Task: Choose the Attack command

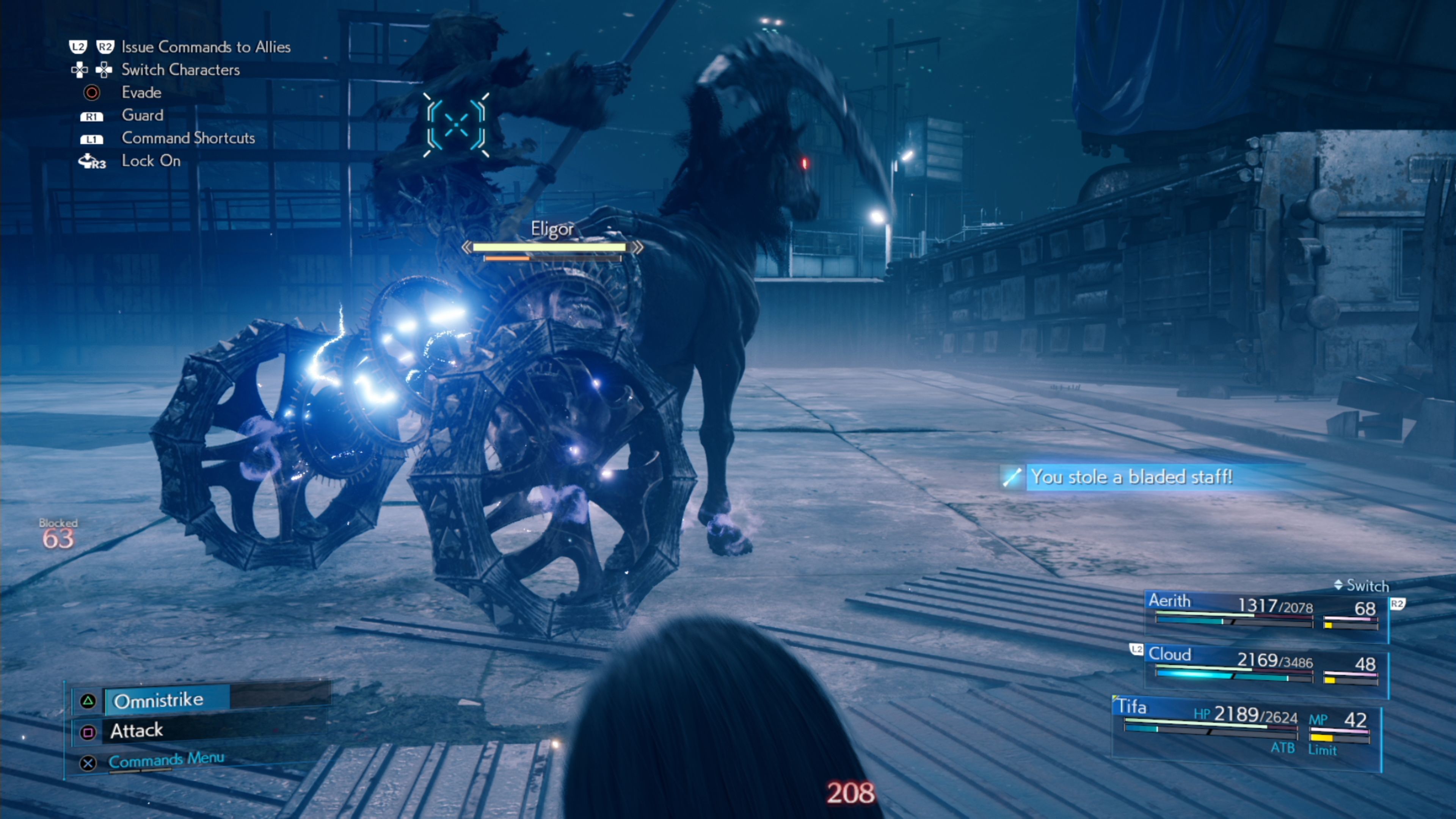Action: click(137, 731)
